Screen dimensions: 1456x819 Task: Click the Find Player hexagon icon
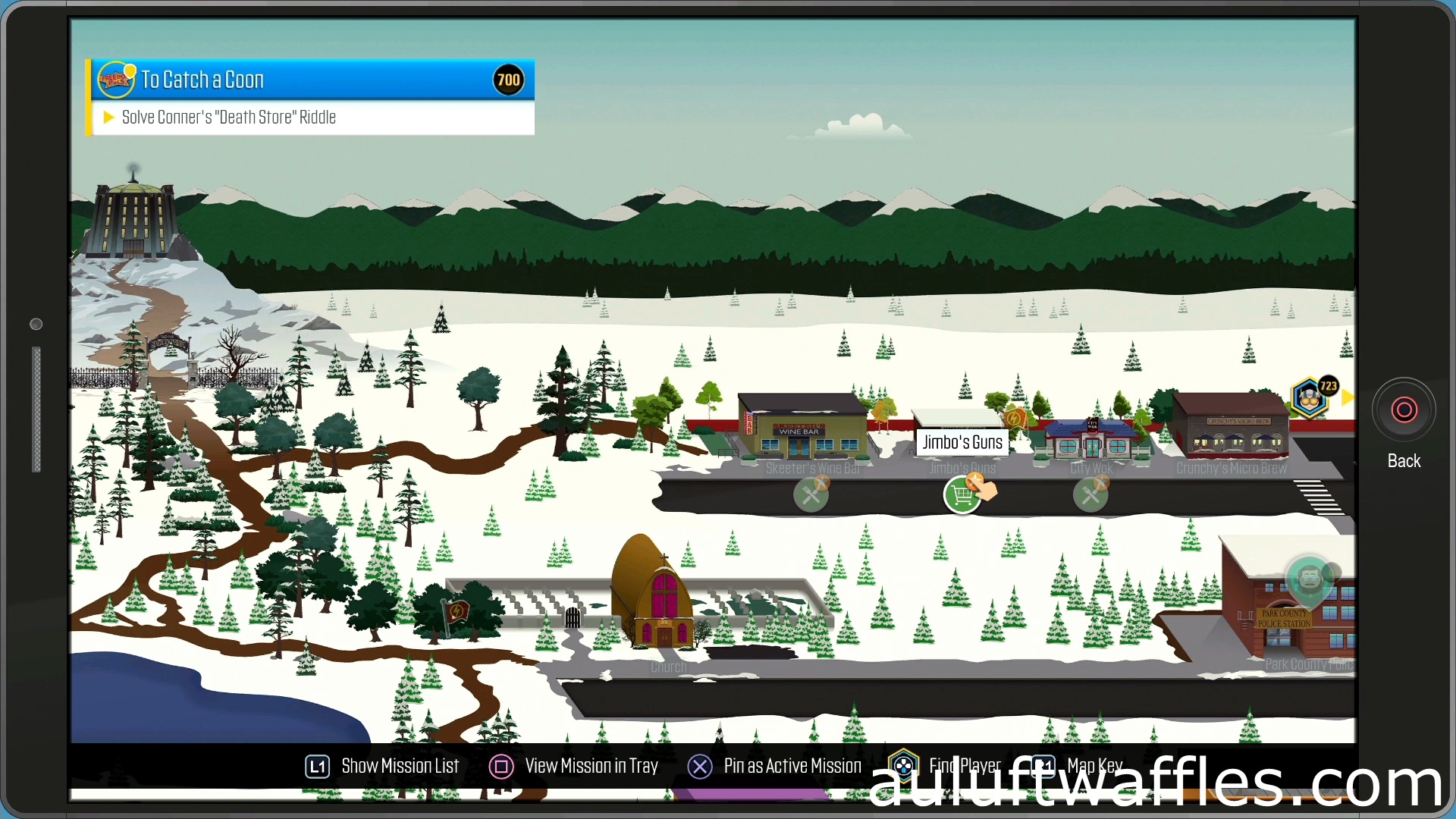point(902,766)
